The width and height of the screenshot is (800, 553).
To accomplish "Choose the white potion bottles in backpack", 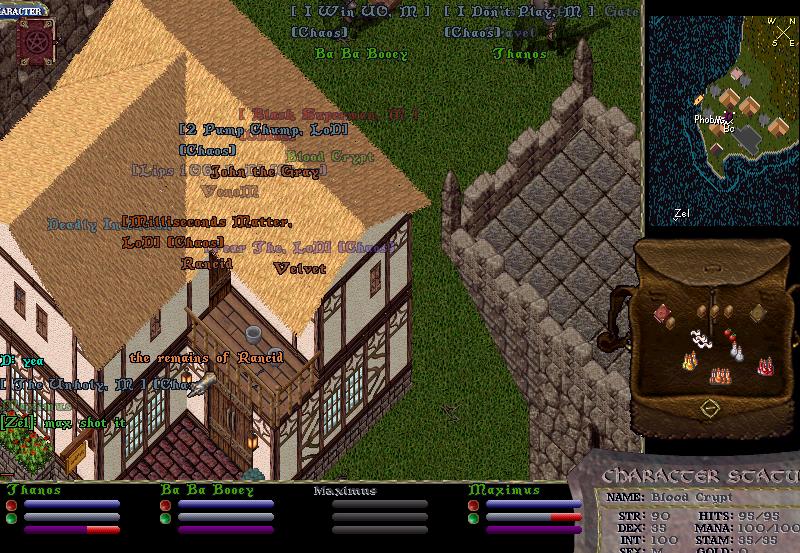I will pos(737,349).
